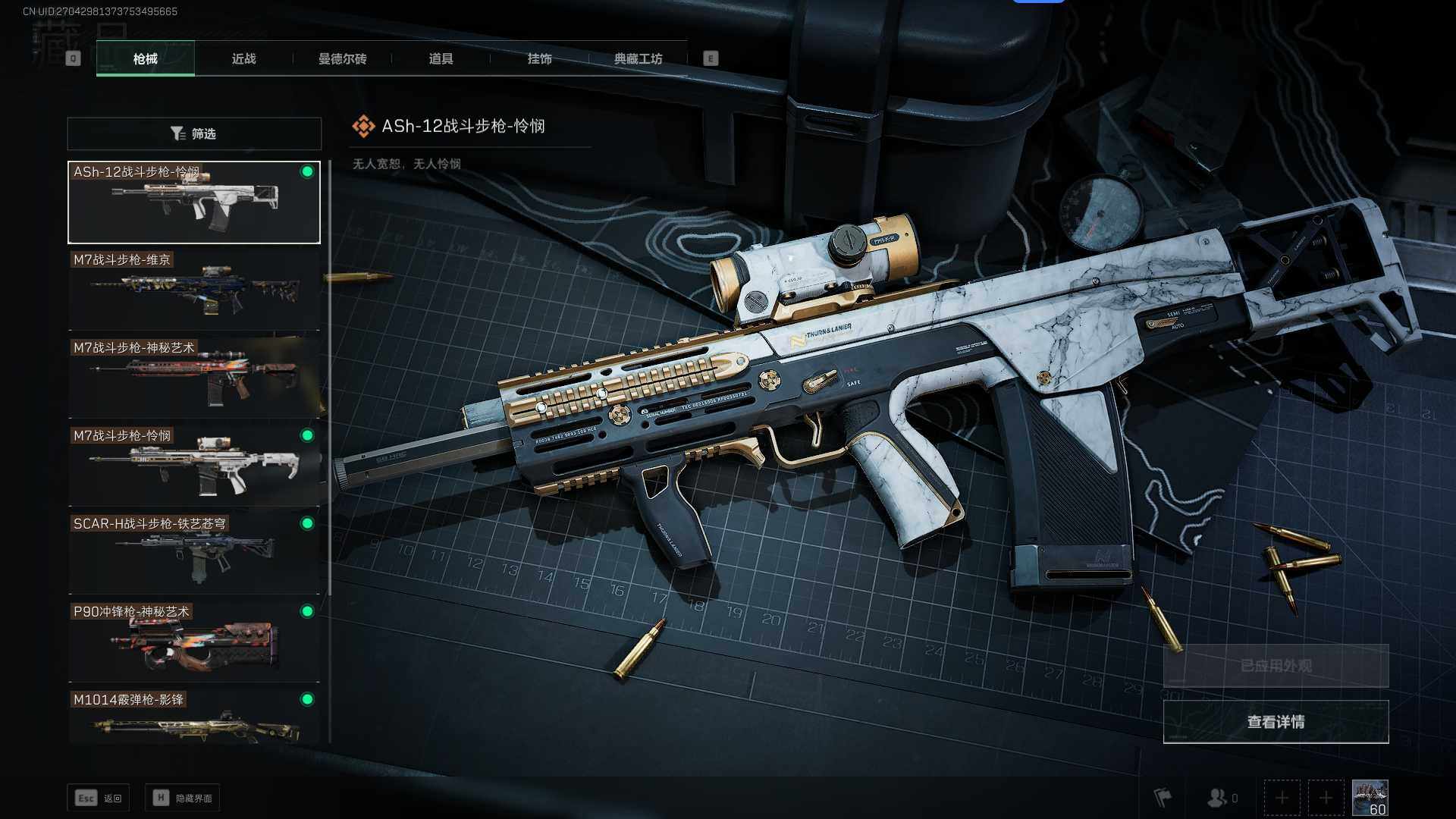Image resolution: width=1456 pixels, height=819 pixels.
Task: Open the 近战 tab
Action: click(x=243, y=58)
